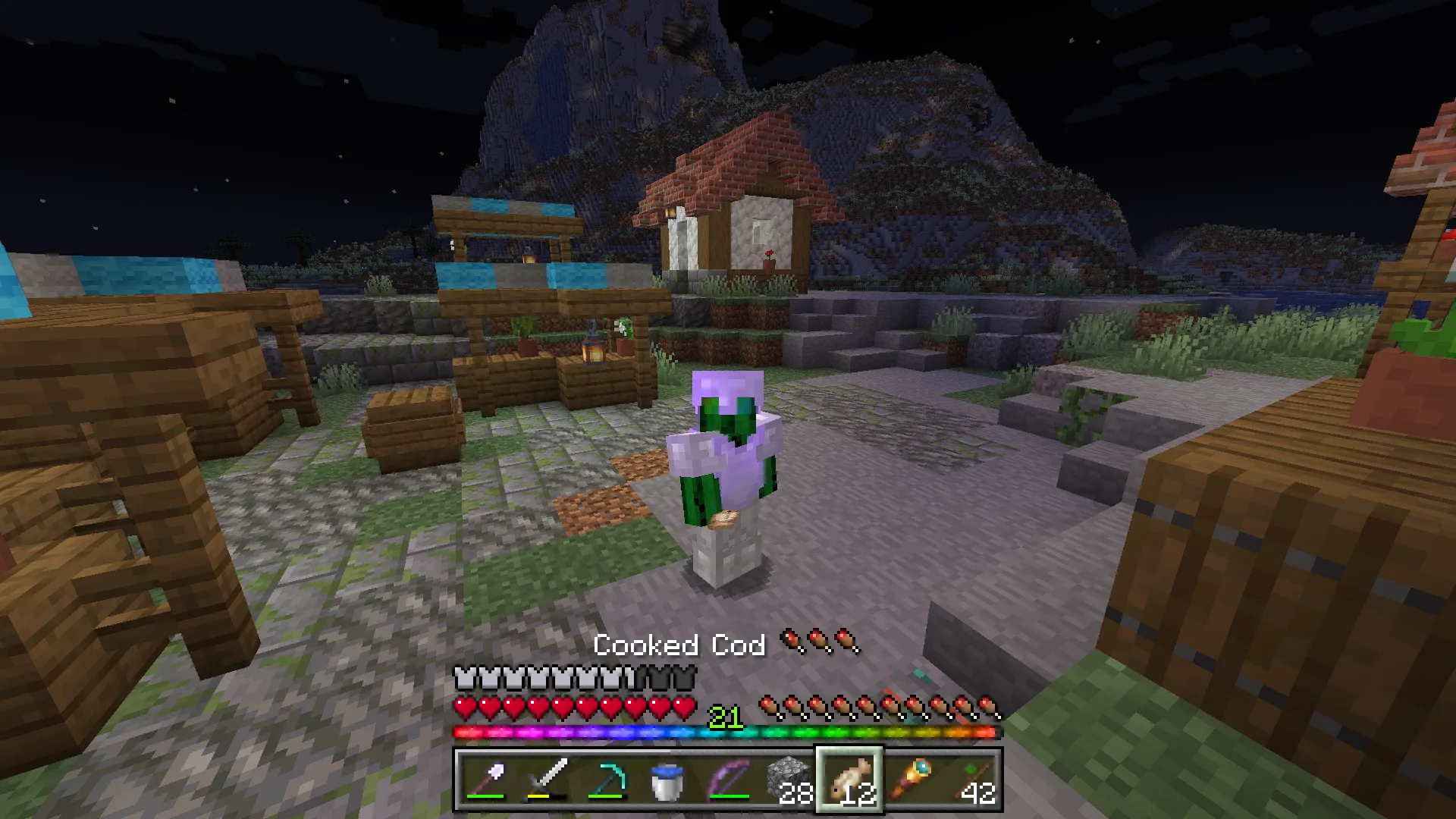This screenshot has height=819, width=1456.
Task: Select the water bucket slot
Action: 668,780
